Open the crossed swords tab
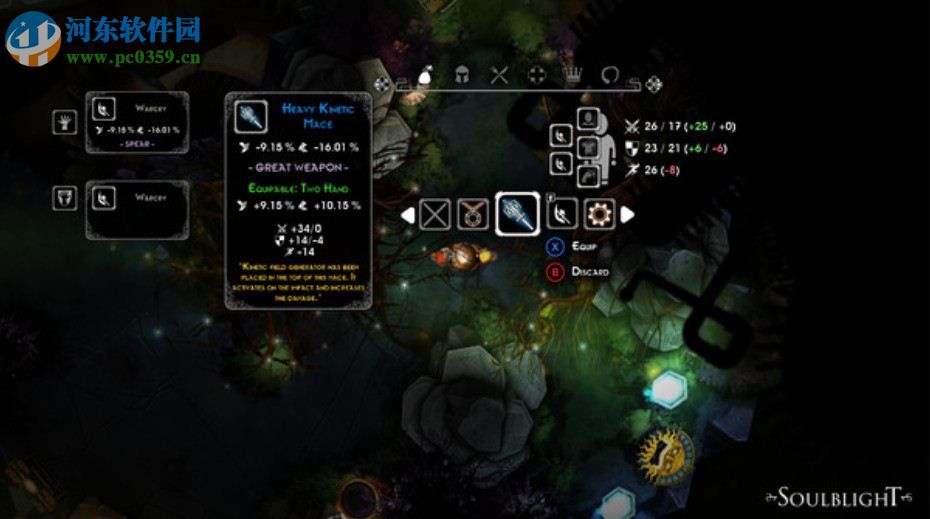Image resolution: width=930 pixels, height=519 pixels. click(x=500, y=74)
